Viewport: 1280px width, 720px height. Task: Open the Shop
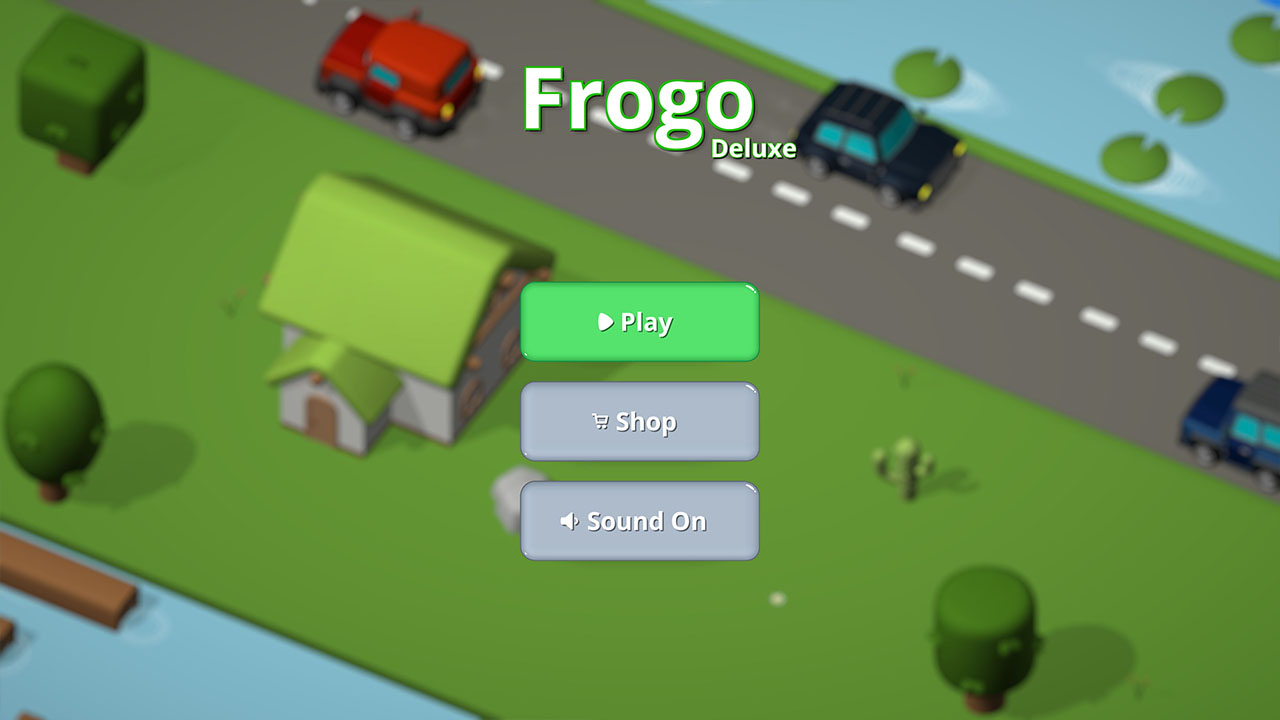click(640, 421)
